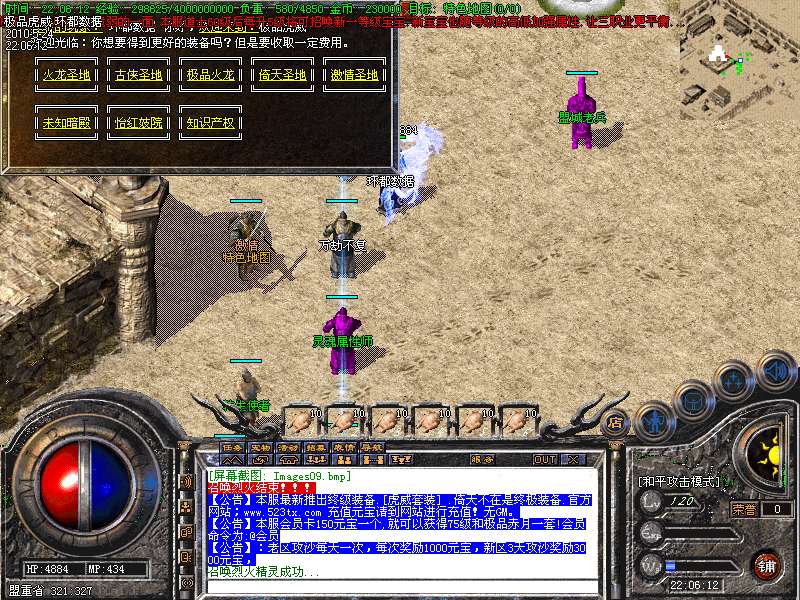Use the first meat item in the belt
The image size is (800, 600).
301,419
